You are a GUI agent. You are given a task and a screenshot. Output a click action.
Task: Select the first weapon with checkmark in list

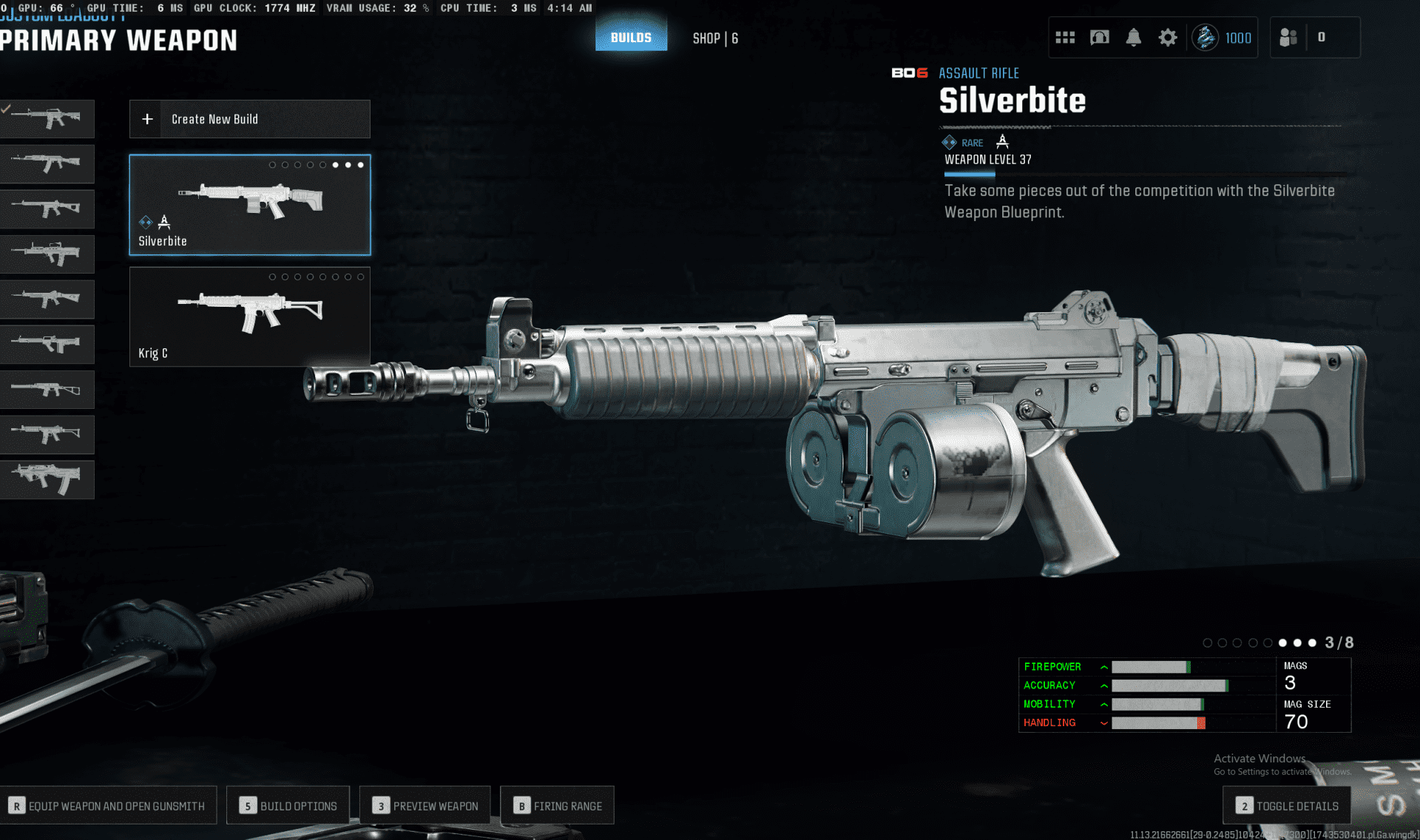47,119
